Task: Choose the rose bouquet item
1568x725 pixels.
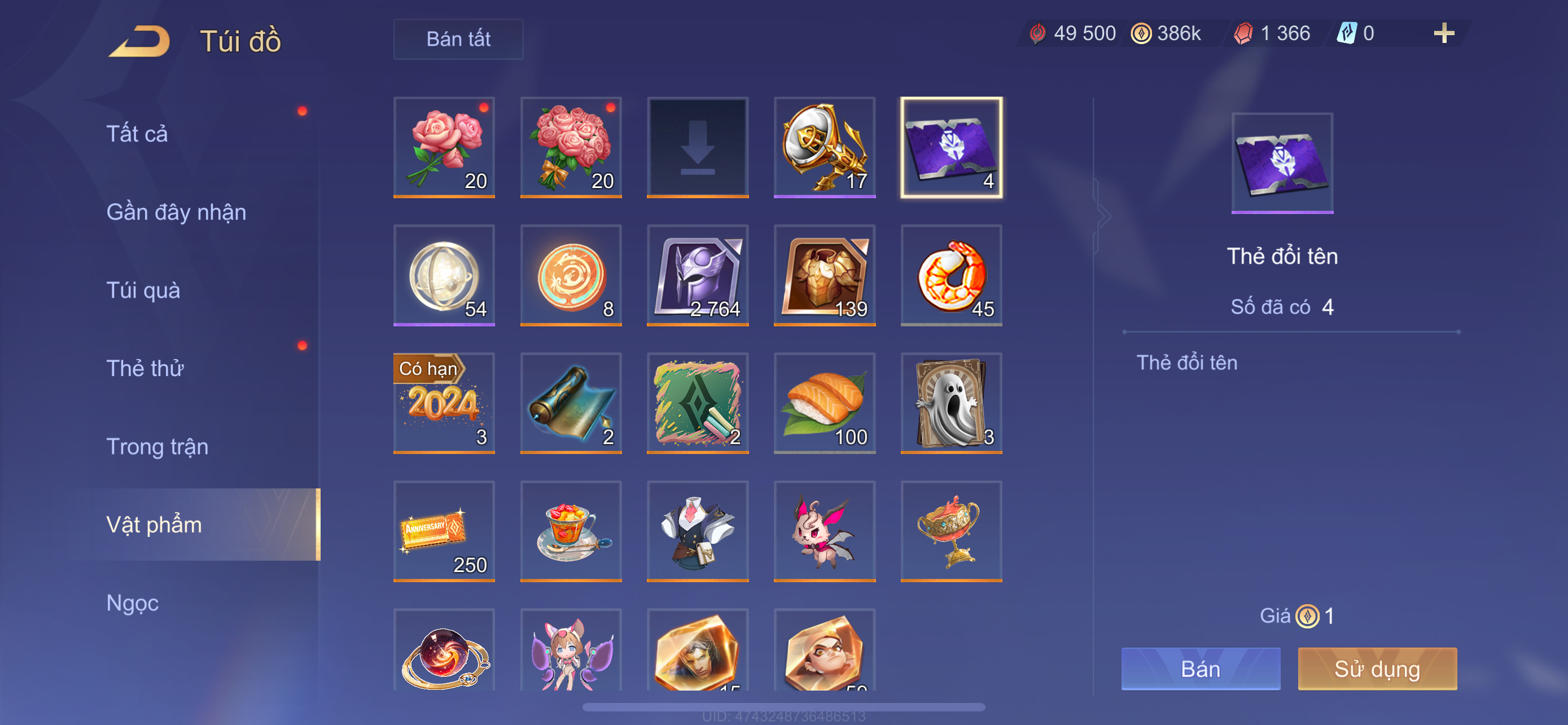Action: 570,147
